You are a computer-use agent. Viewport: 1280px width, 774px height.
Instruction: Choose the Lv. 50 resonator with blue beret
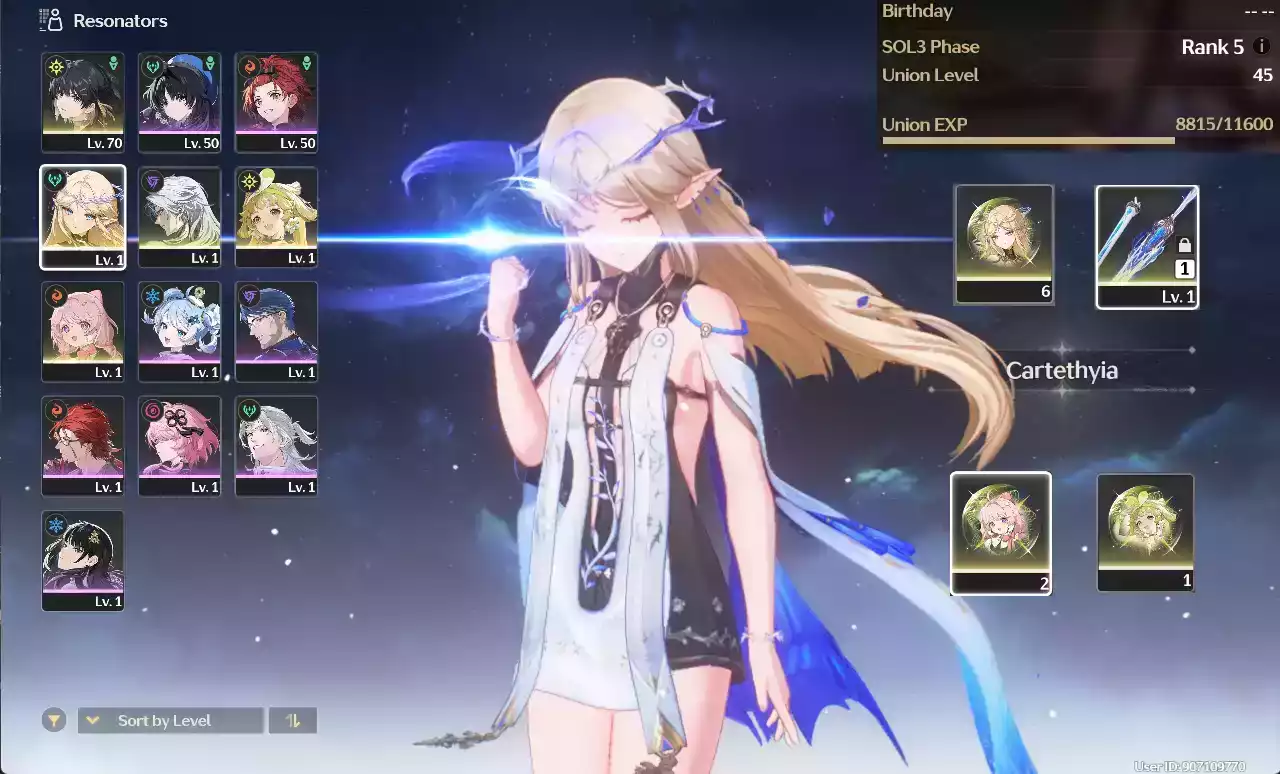(x=180, y=102)
